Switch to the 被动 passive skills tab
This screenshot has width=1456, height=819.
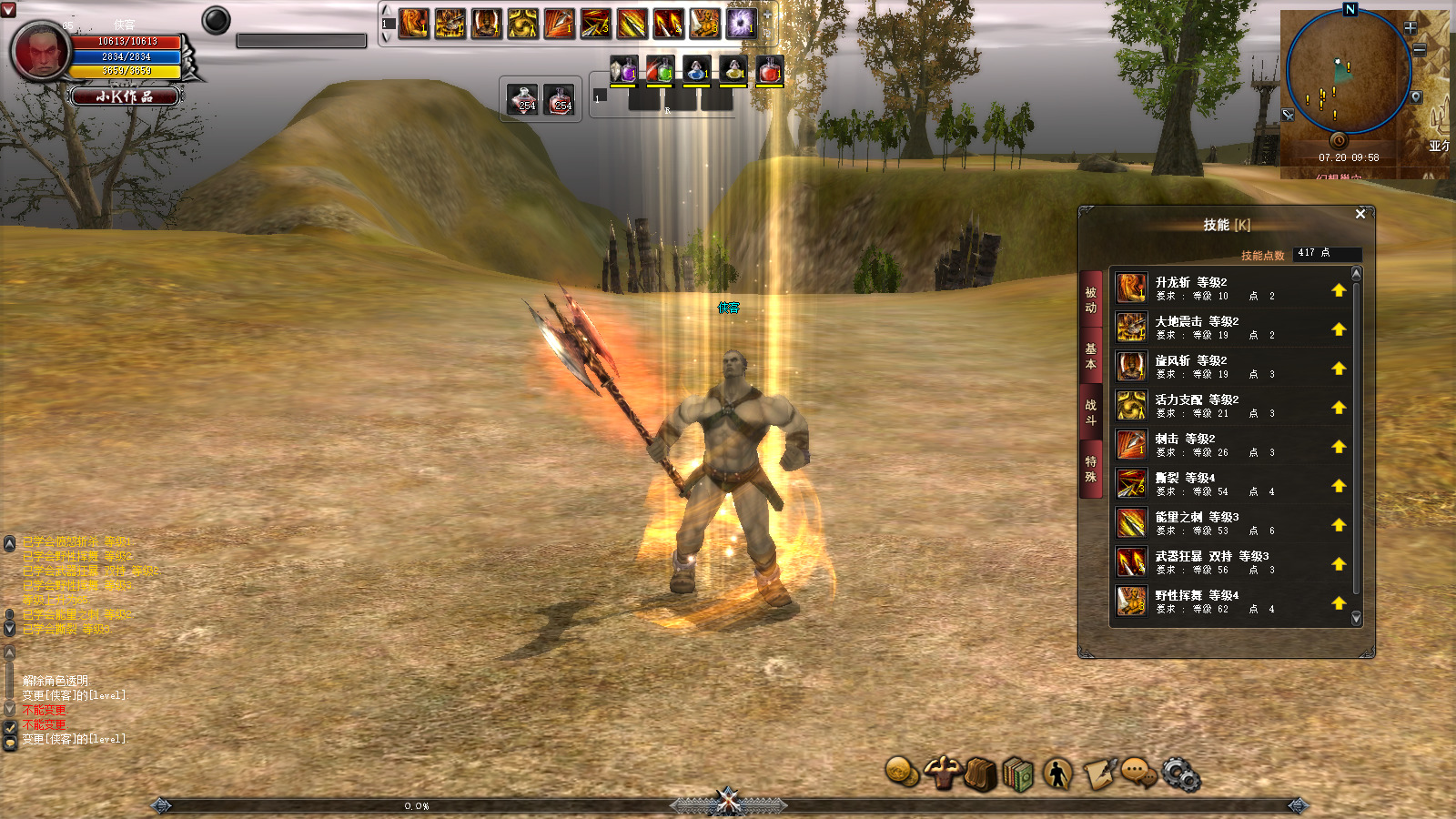(1090, 300)
